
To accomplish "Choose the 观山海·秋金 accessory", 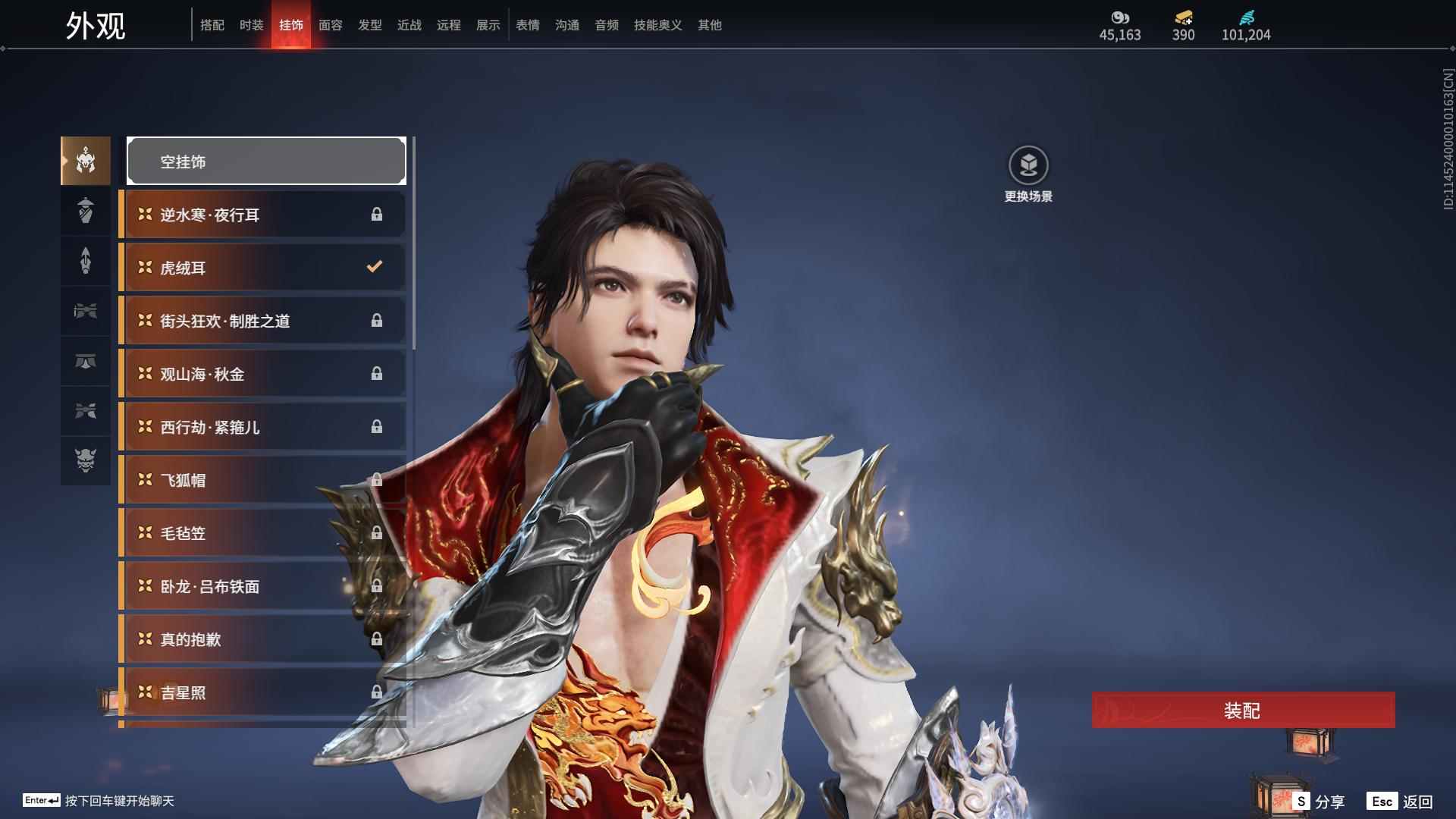I will coord(262,374).
